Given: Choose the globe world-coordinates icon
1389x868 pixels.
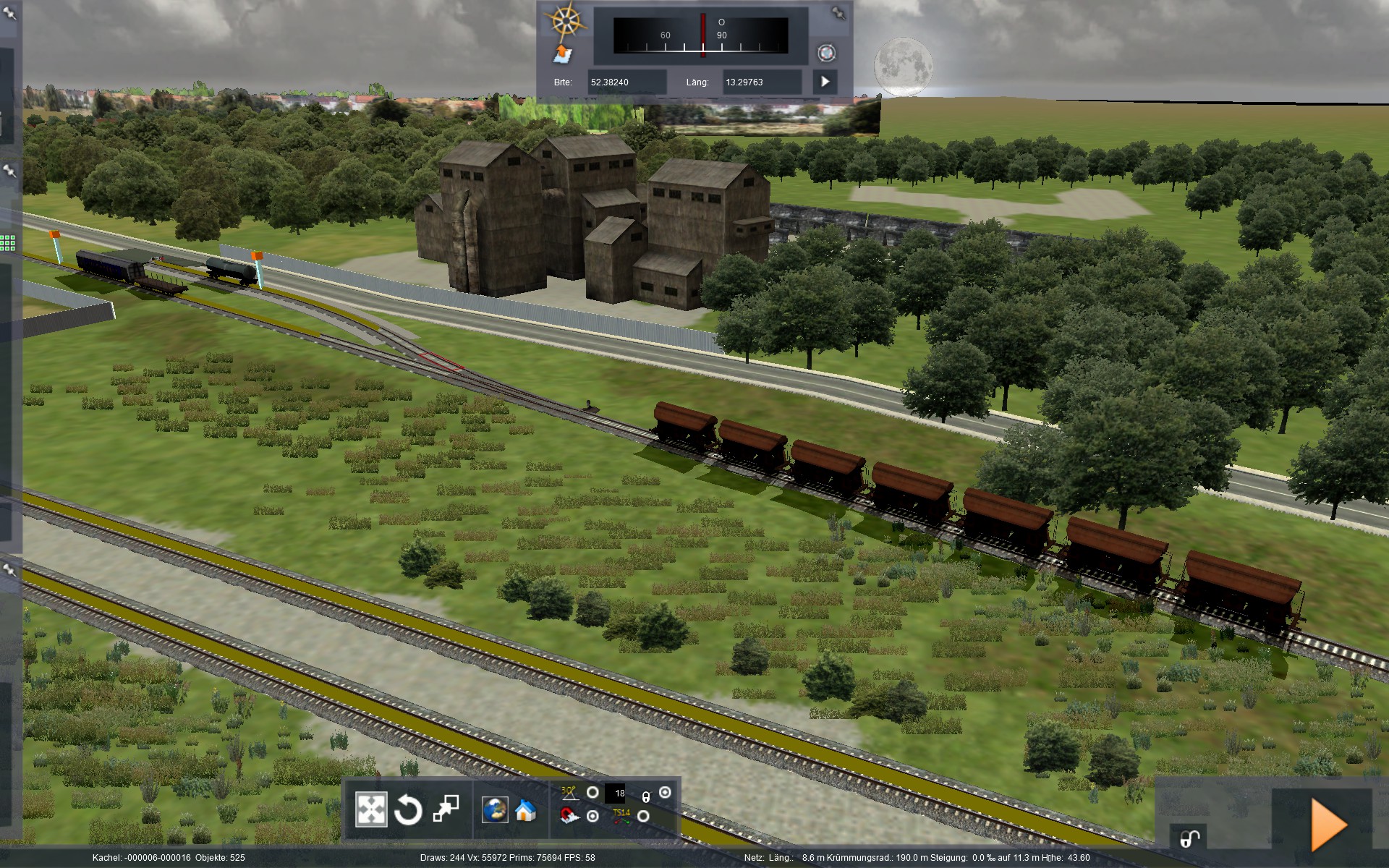Looking at the screenshot, I should pos(495,810).
